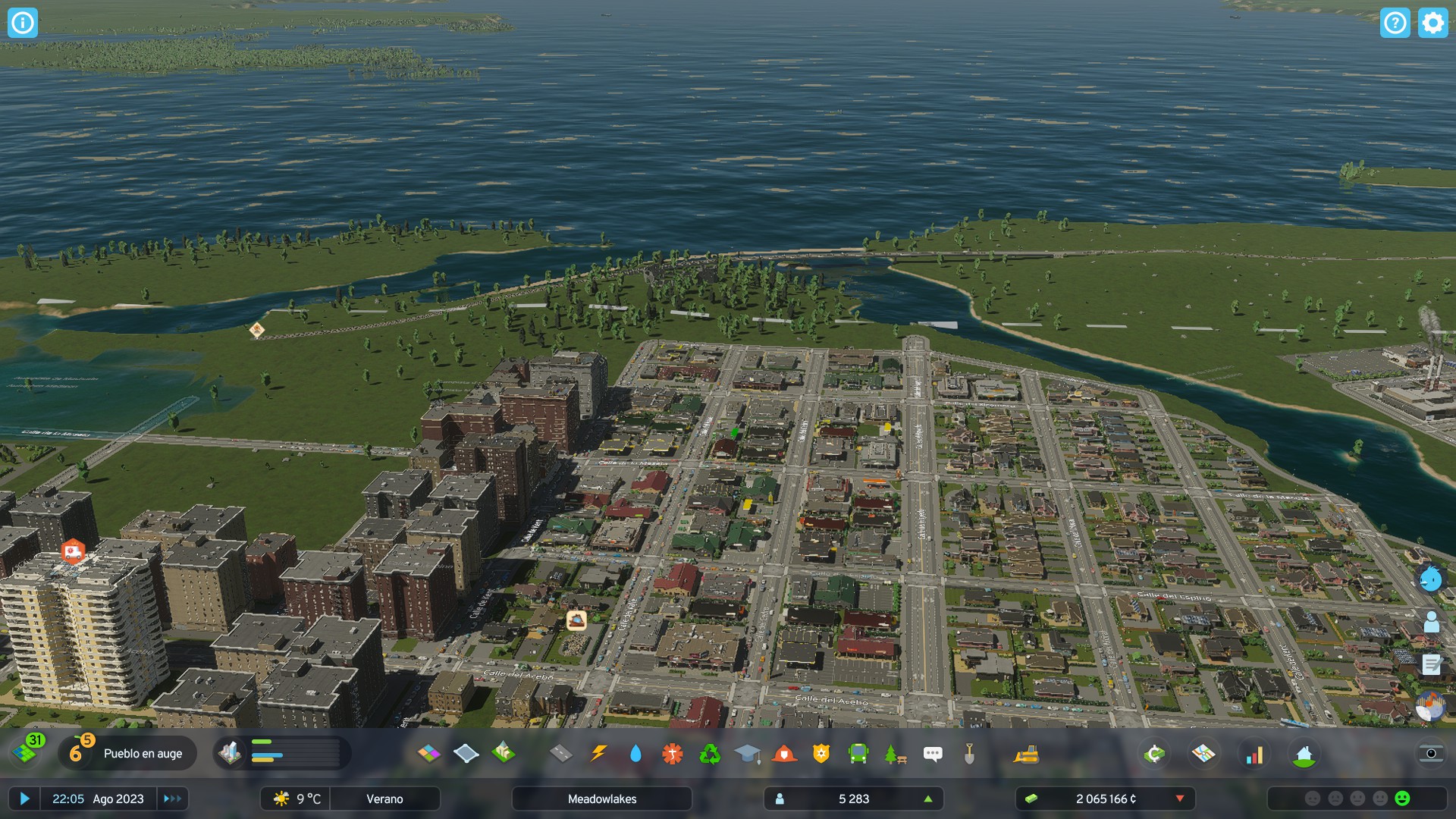
Task: Select the roads construction tool
Action: click(561, 755)
